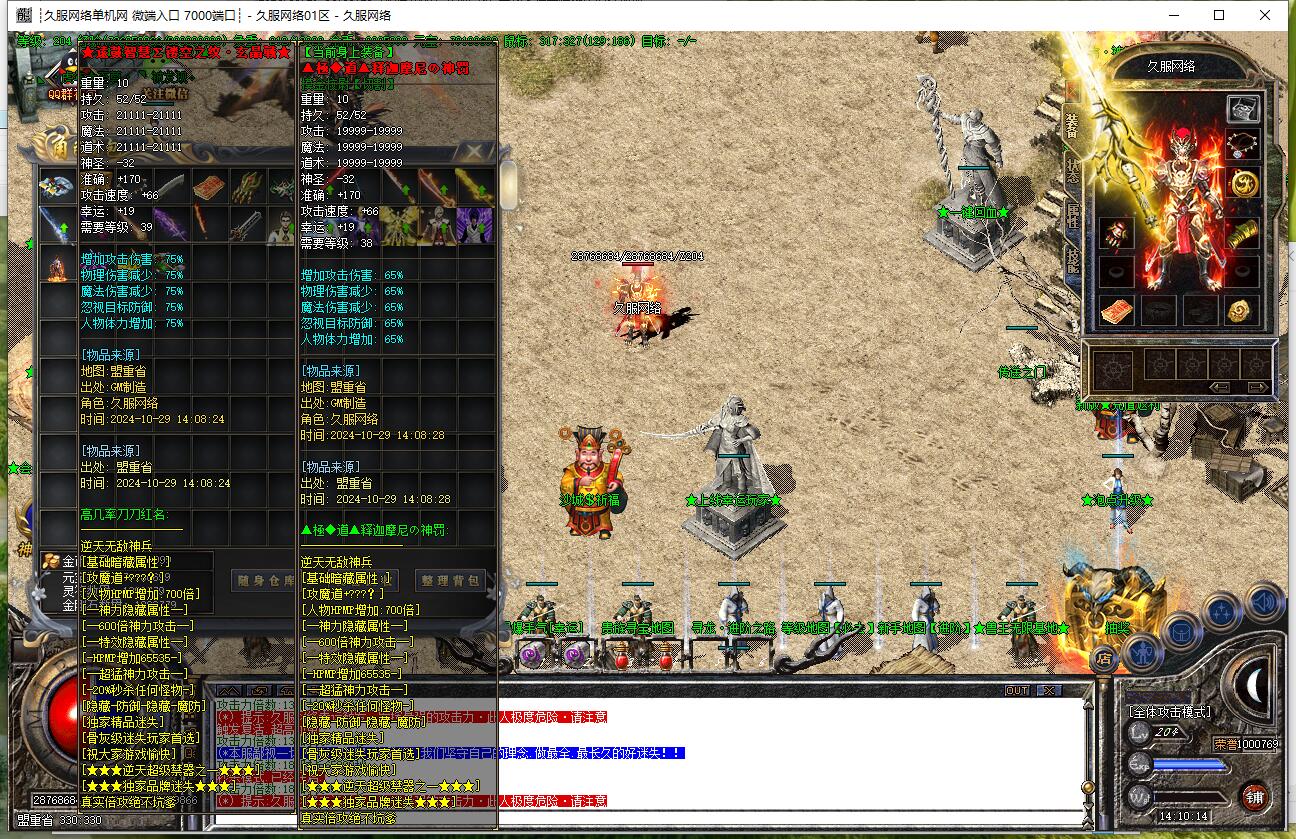Click the OUT button on chat box
This screenshot has width=1296, height=839.
coord(1017,690)
